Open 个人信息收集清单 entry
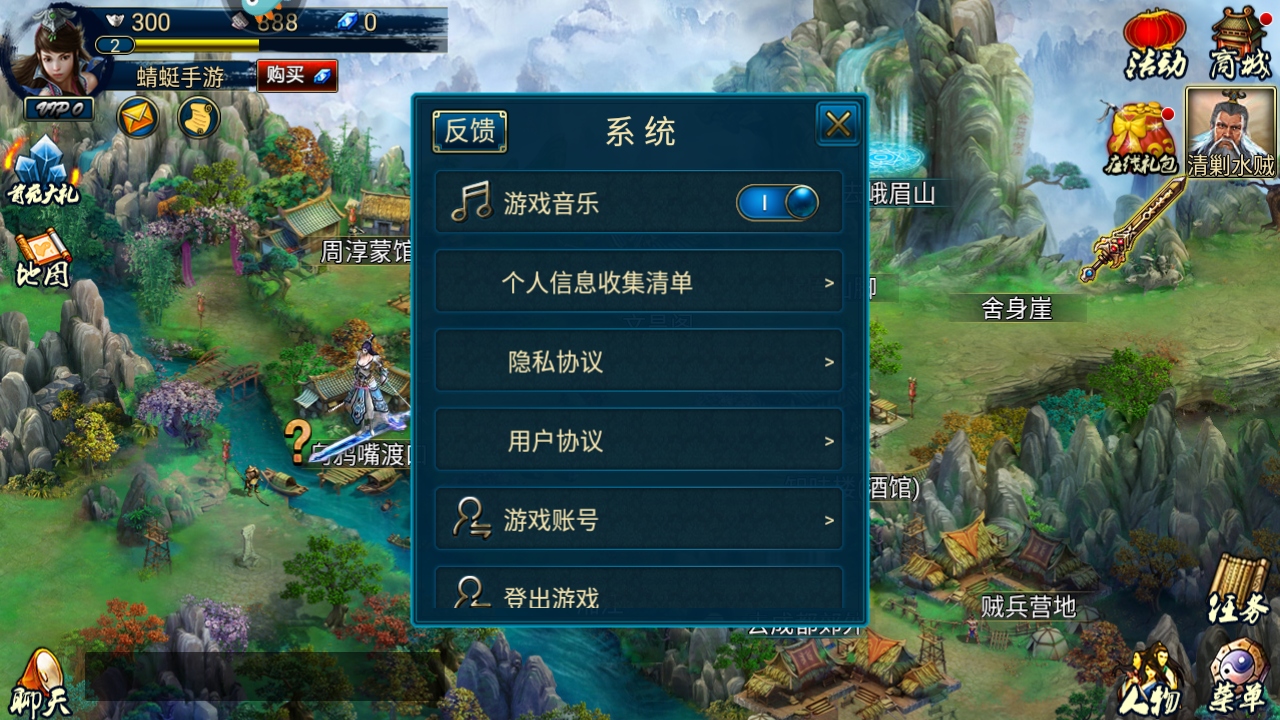The image size is (1280, 720). pos(638,282)
